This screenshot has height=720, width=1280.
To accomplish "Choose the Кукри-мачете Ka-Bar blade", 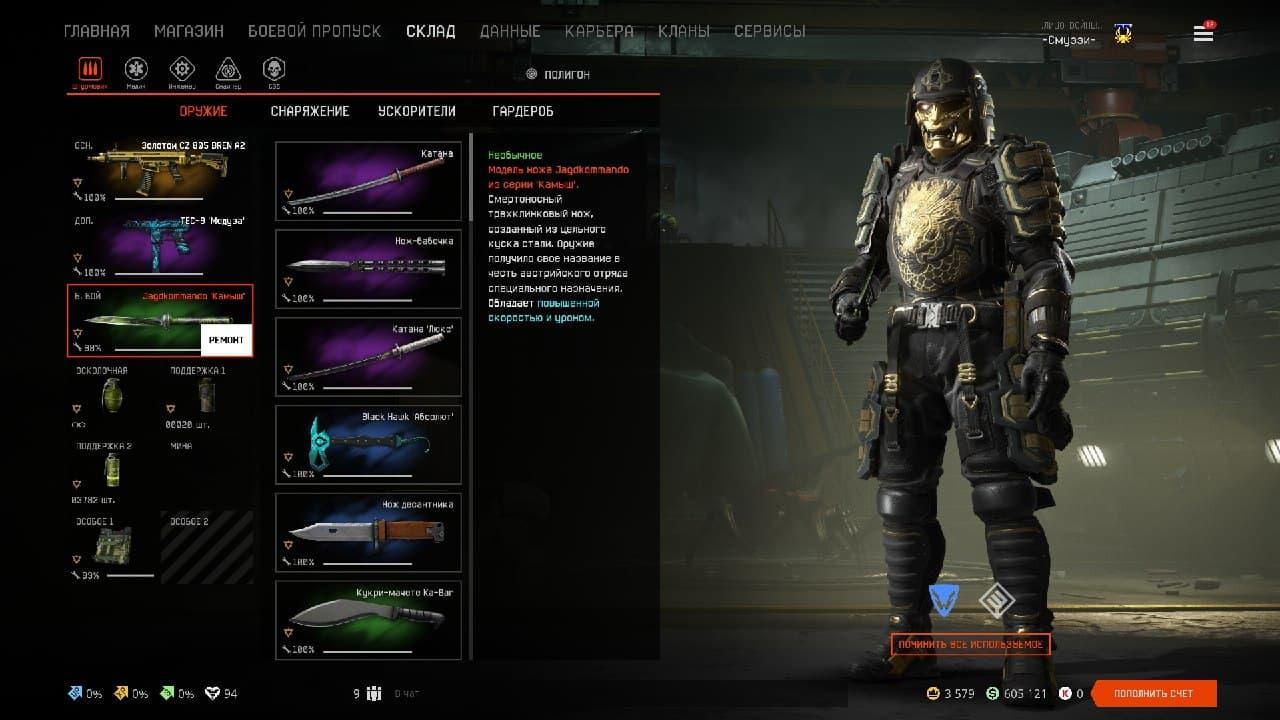I will 368,619.
